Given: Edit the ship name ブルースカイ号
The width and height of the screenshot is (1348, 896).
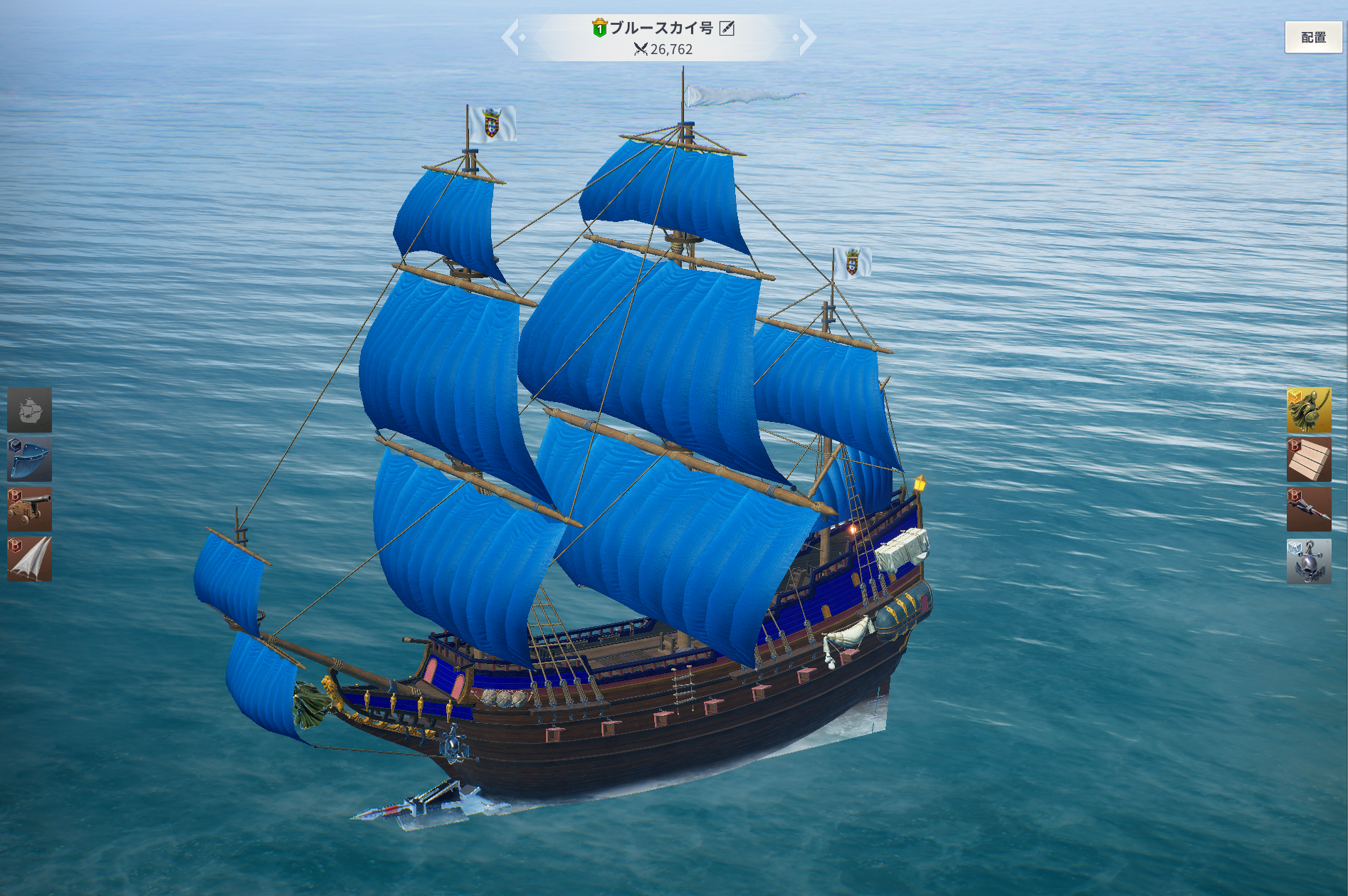Looking at the screenshot, I should (727, 28).
